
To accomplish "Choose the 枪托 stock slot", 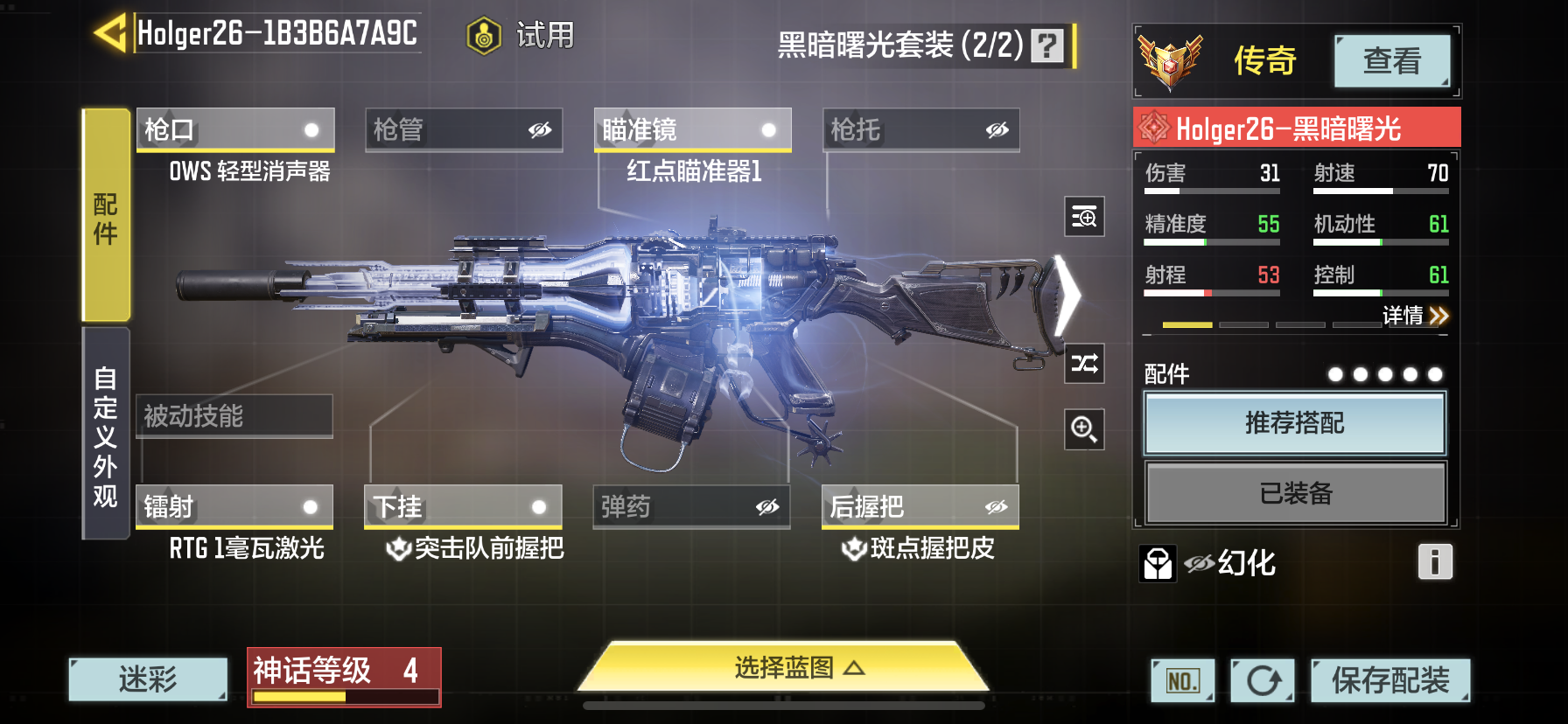I will tap(920, 130).
